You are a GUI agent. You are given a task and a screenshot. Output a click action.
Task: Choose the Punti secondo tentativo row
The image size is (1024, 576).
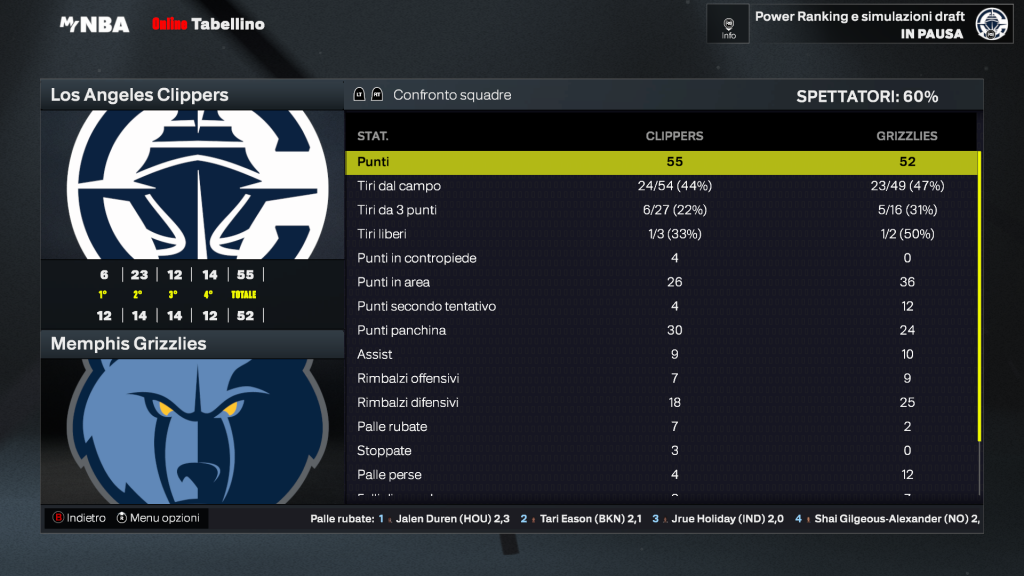[660, 306]
